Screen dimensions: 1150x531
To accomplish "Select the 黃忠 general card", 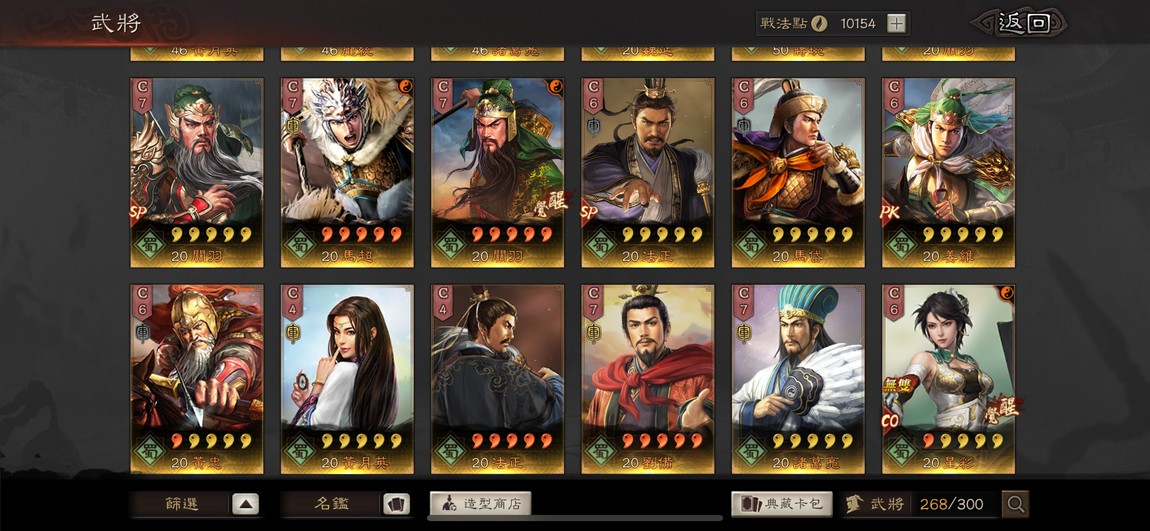I will (x=197, y=378).
